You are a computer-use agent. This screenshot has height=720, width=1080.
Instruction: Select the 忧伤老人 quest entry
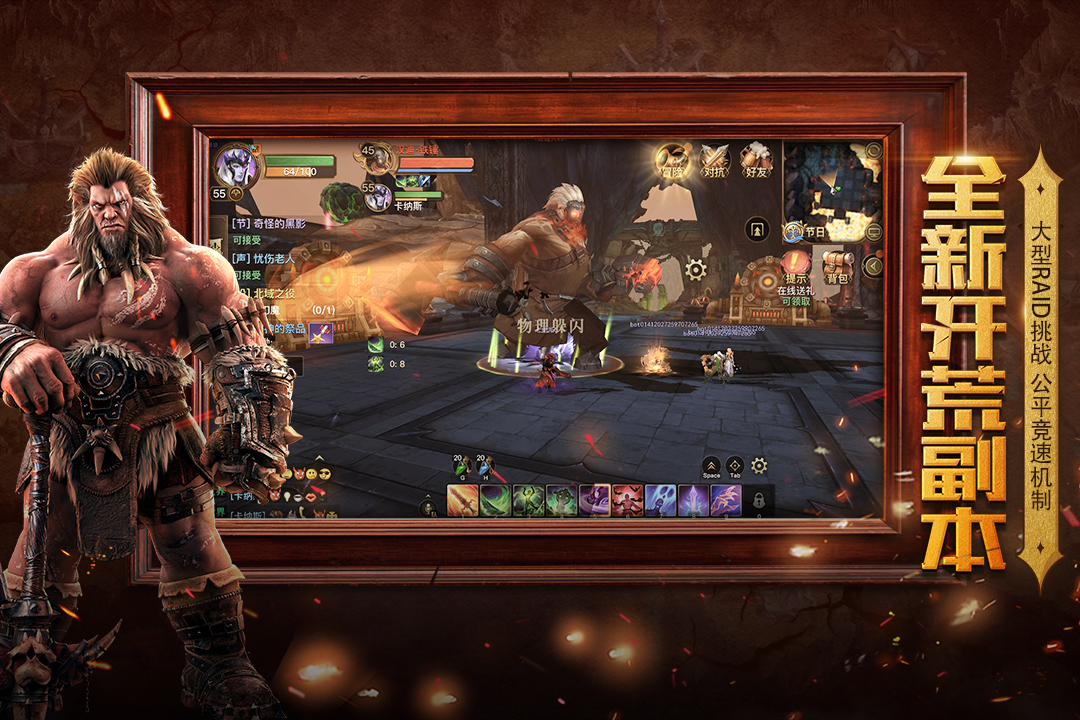click(270, 258)
